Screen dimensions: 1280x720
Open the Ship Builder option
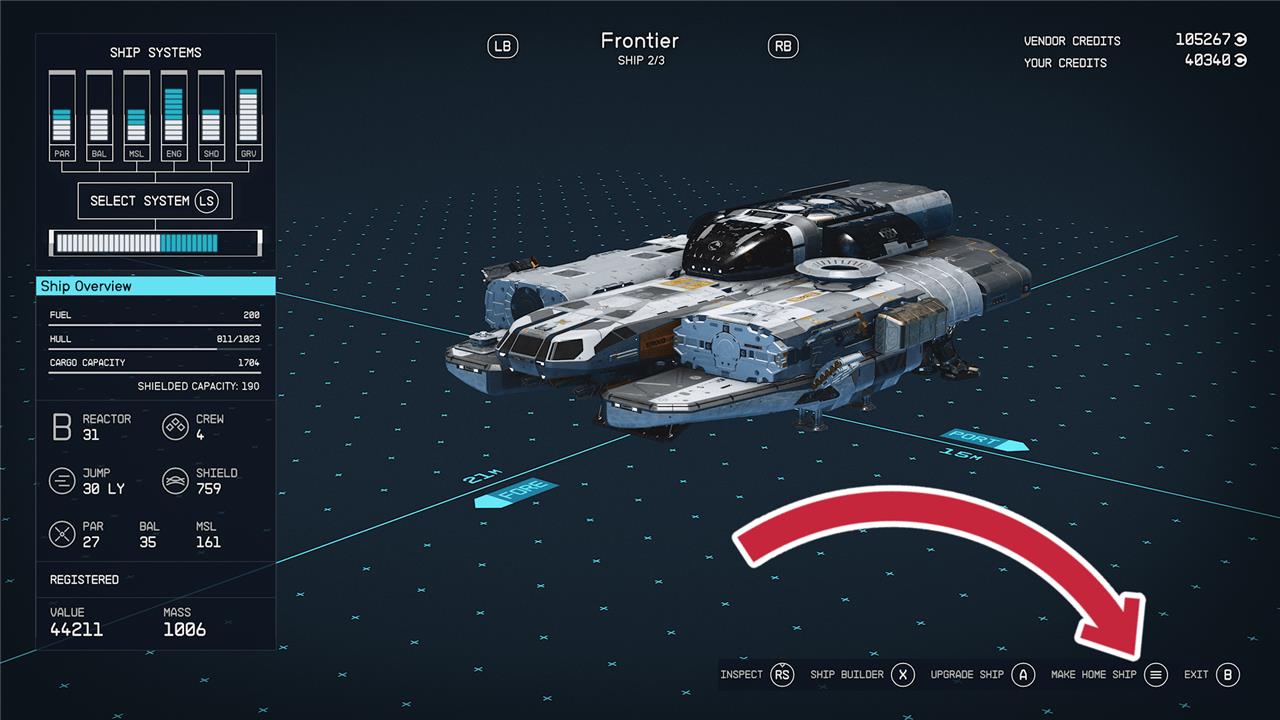(x=862, y=675)
